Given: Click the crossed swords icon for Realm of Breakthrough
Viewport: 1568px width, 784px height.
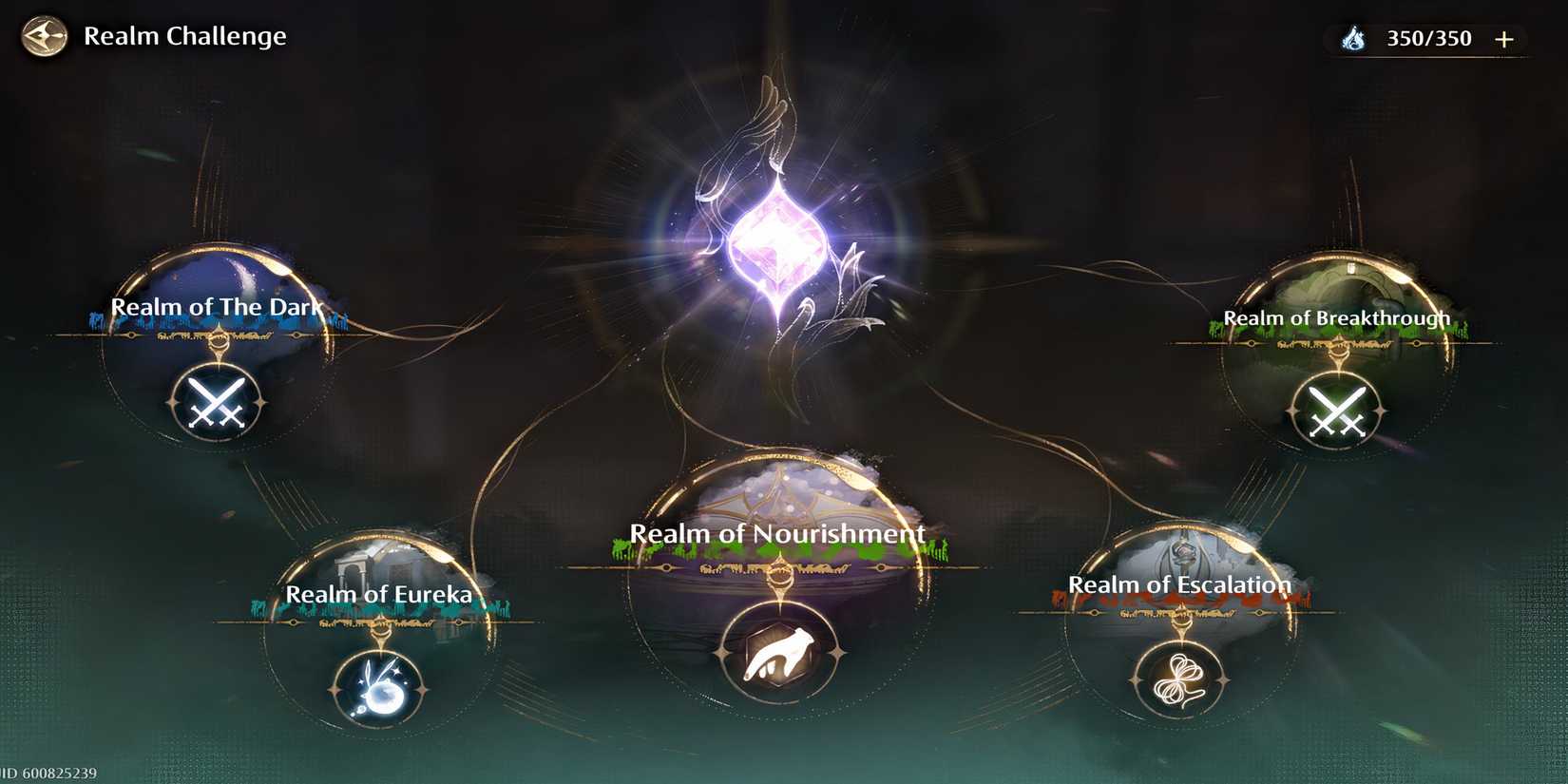Looking at the screenshot, I should (x=1337, y=409).
